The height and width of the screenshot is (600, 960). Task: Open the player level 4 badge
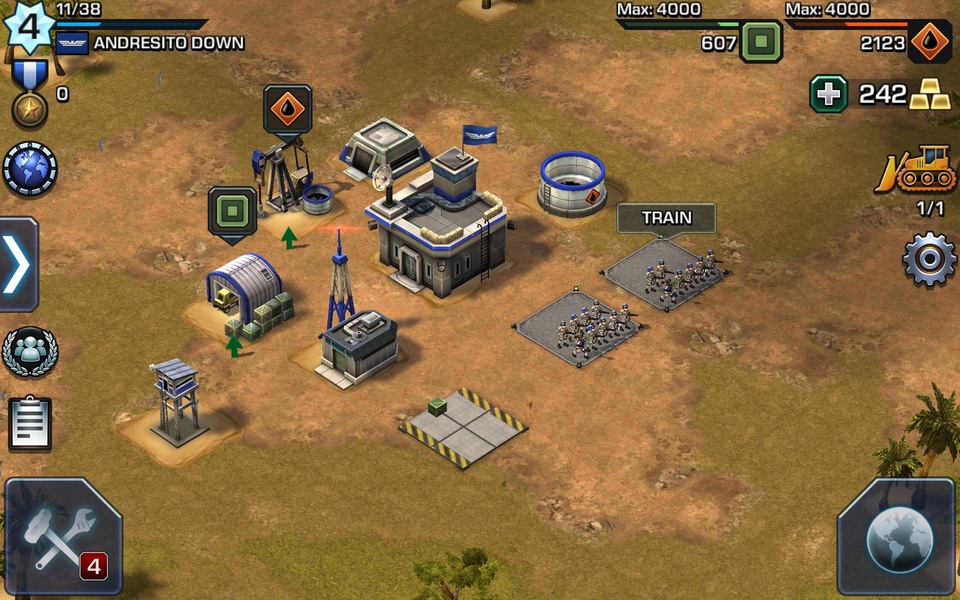29,26
